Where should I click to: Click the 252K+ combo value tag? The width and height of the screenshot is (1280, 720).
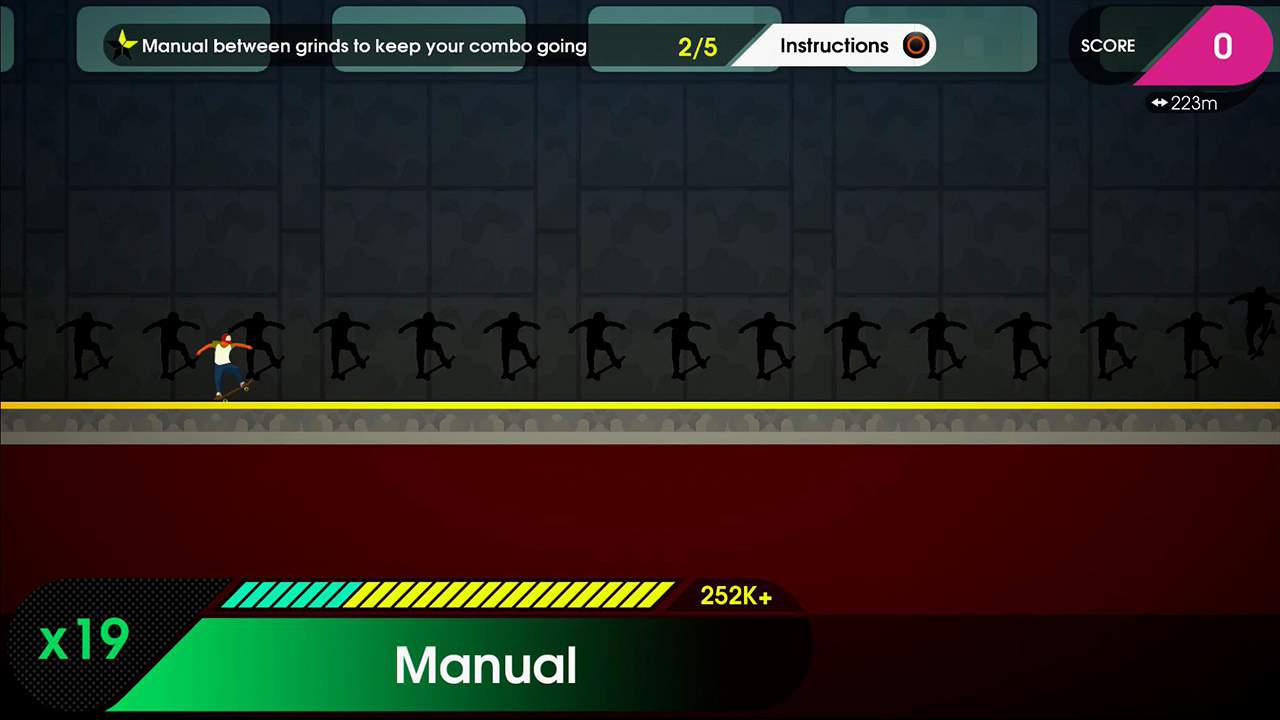point(735,595)
